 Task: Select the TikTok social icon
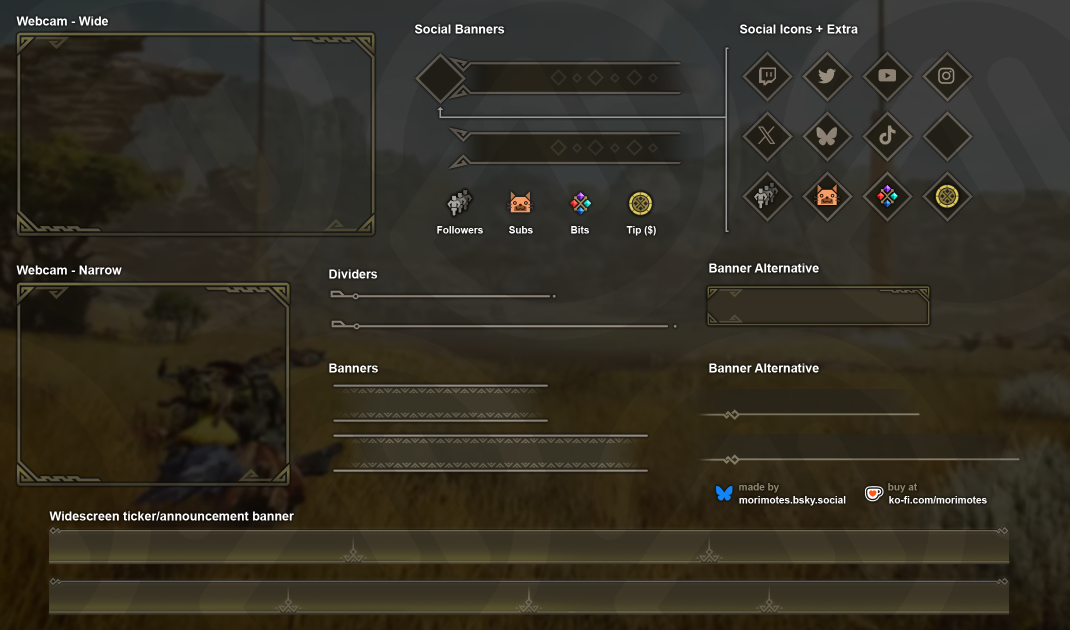[x=887, y=136]
